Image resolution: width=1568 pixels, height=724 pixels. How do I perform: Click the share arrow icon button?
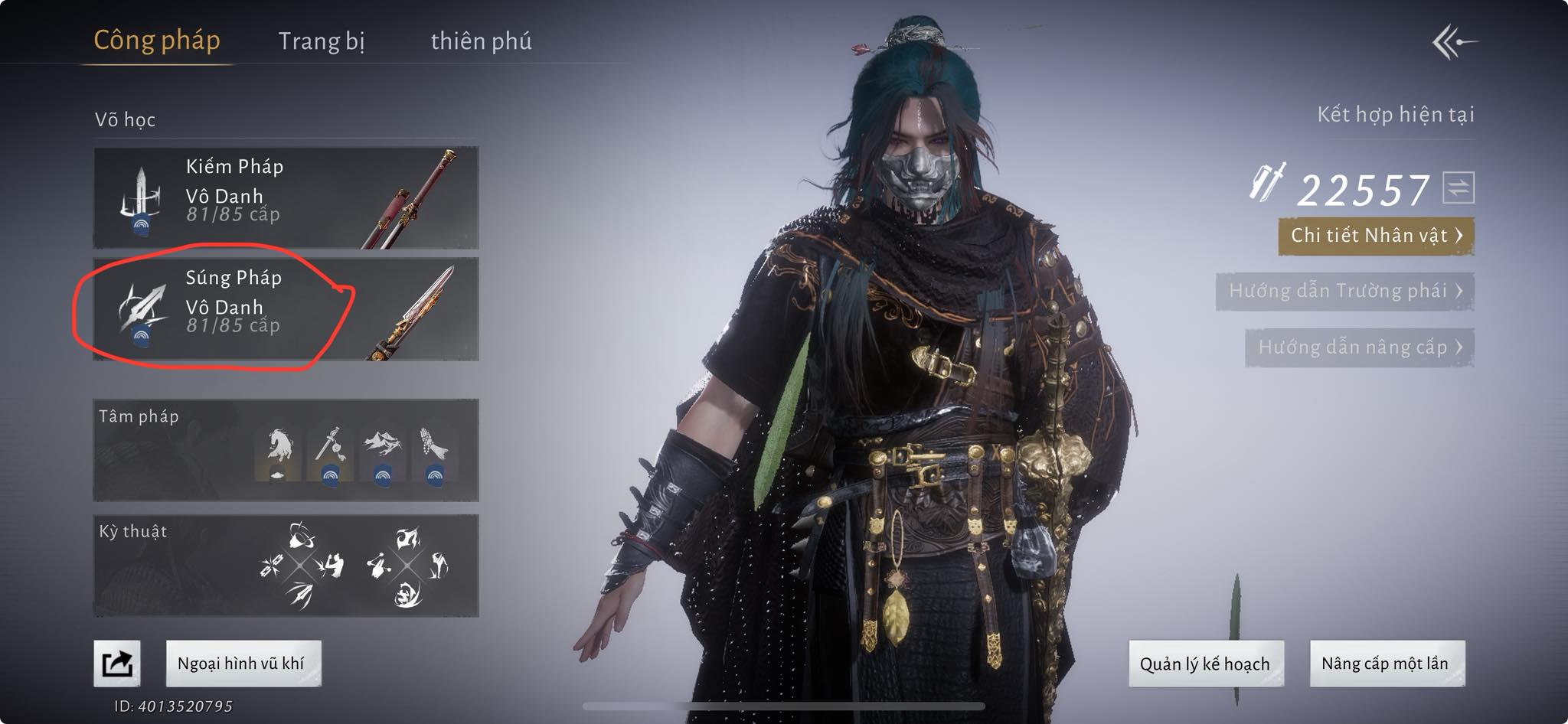[x=117, y=664]
